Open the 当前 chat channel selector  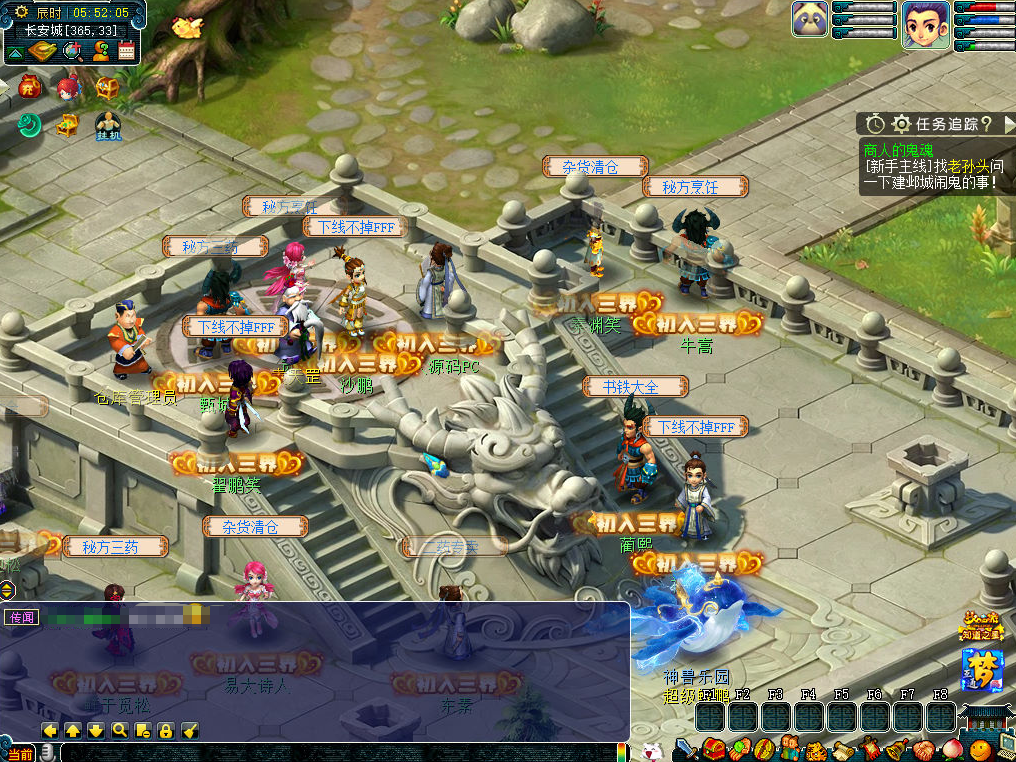pos(20,753)
